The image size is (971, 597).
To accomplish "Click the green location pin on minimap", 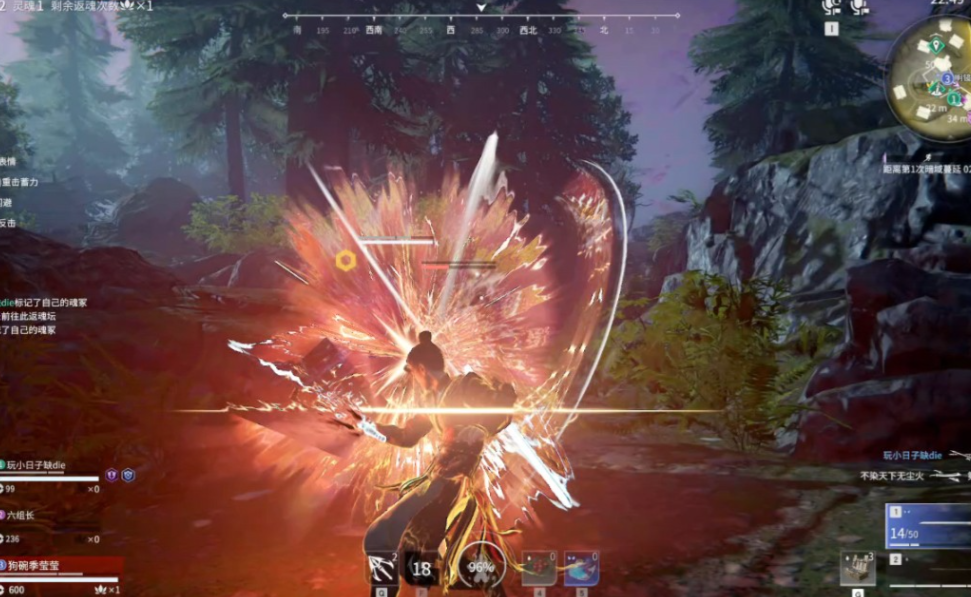I will point(935,45).
